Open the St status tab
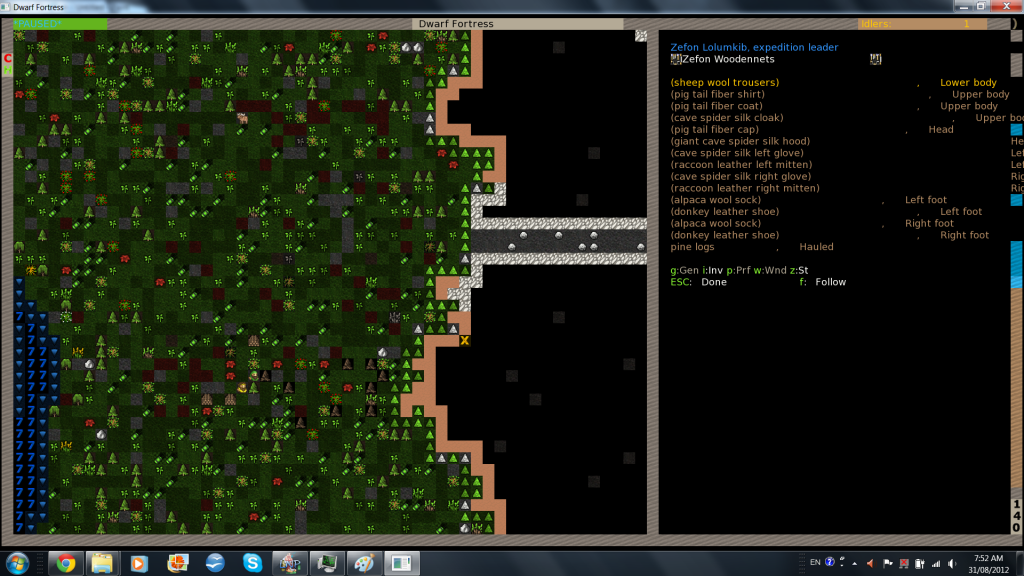 click(799, 270)
